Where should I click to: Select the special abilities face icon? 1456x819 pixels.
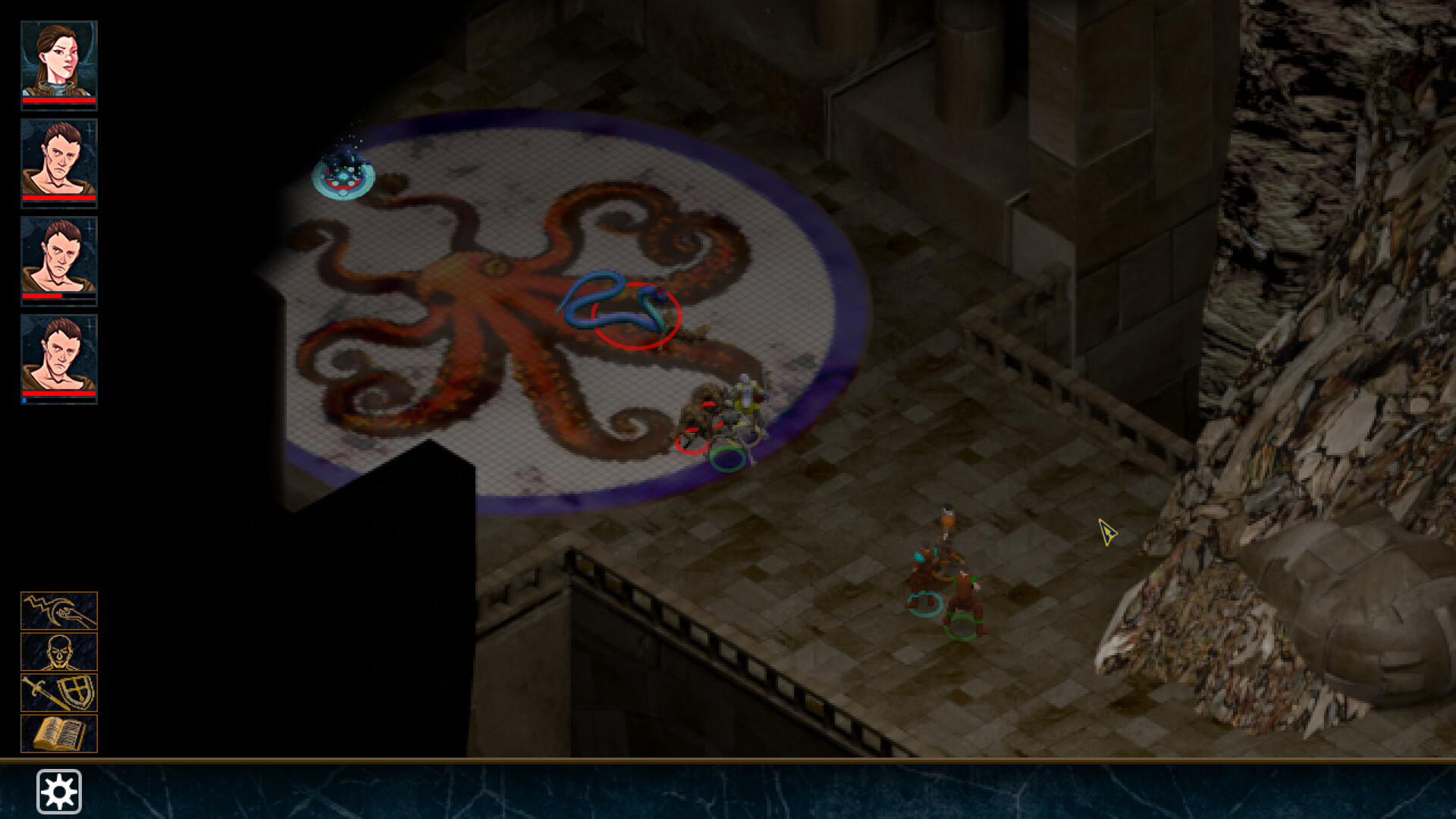pyautogui.click(x=59, y=652)
